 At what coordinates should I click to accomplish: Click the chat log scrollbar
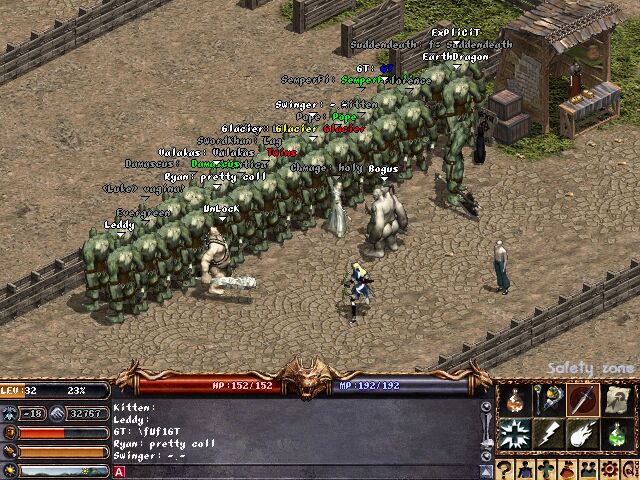pos(486,430)
